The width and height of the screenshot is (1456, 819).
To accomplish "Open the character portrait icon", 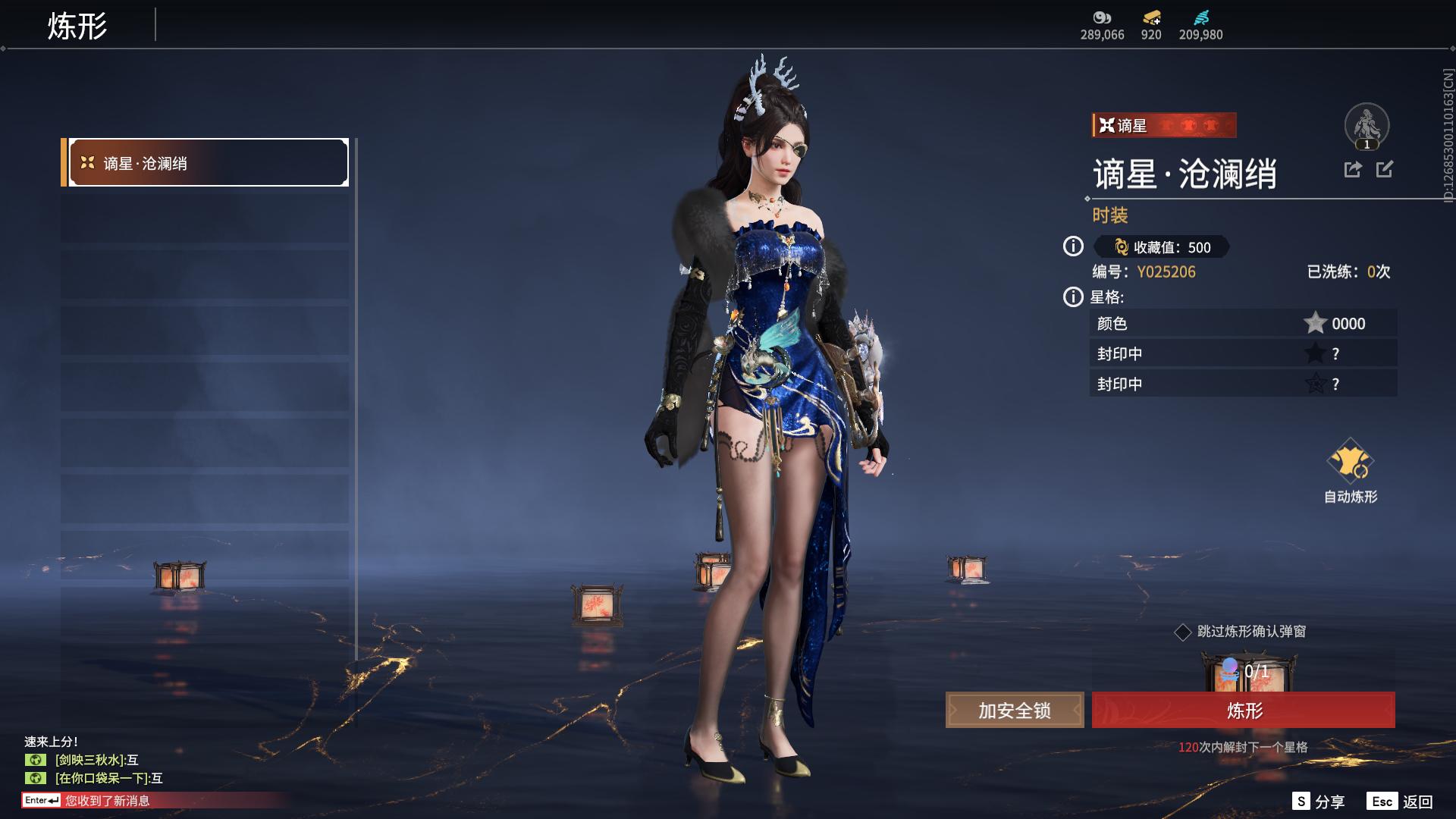I will pyautogui.click(x=1367, y=126).
